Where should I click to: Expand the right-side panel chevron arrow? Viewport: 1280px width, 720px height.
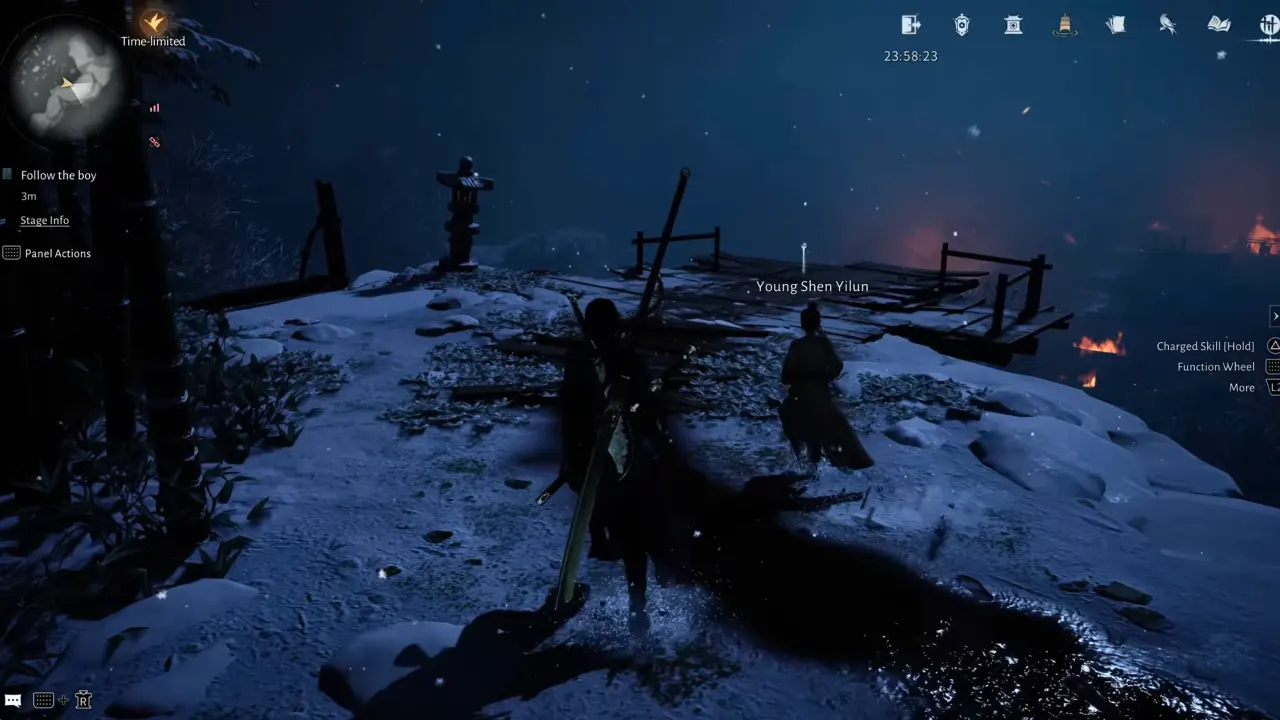tap(1275, 315)
